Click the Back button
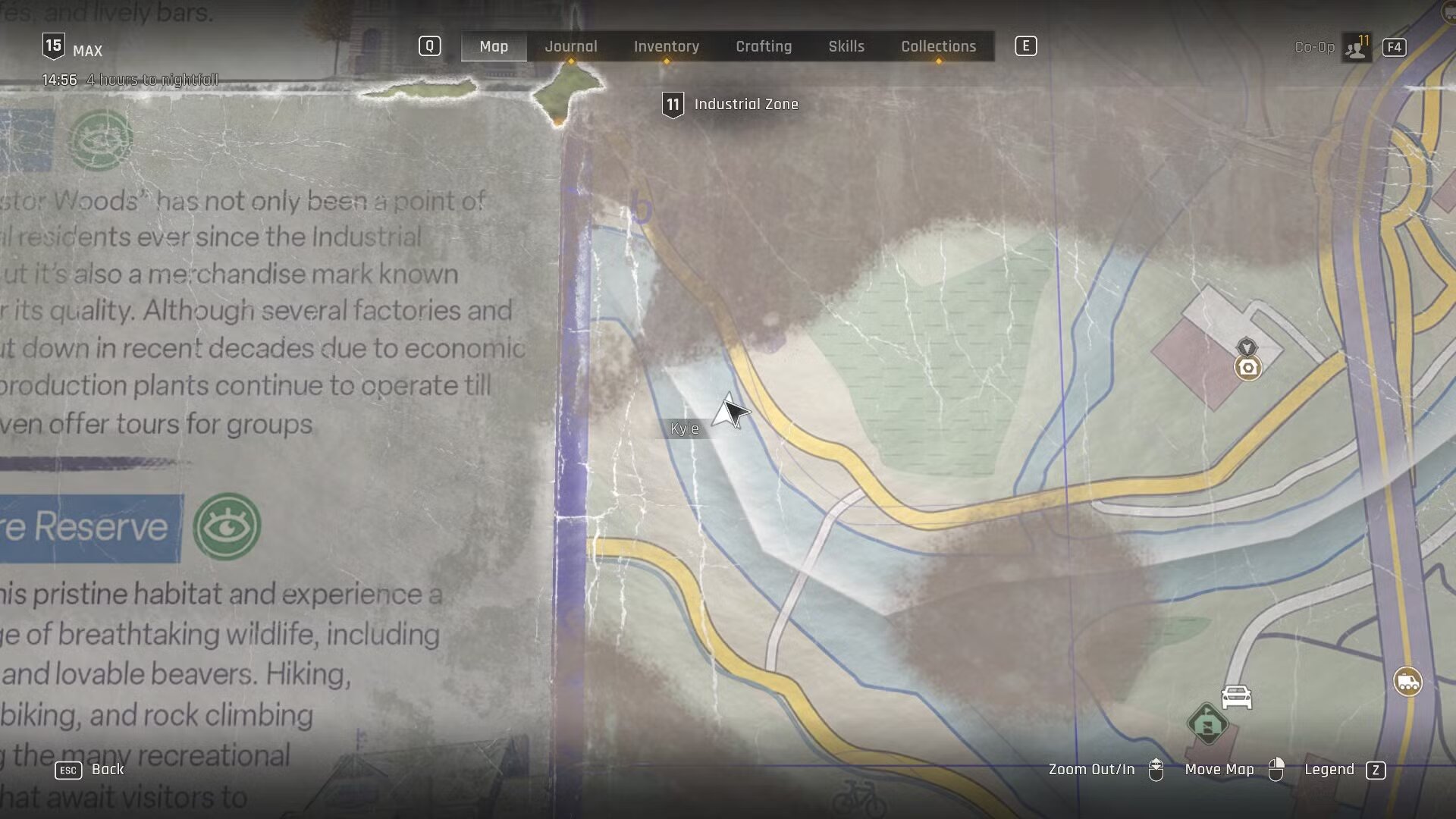Image resolution: width=1456 pixels, height=819 pixels. (107, 769)
